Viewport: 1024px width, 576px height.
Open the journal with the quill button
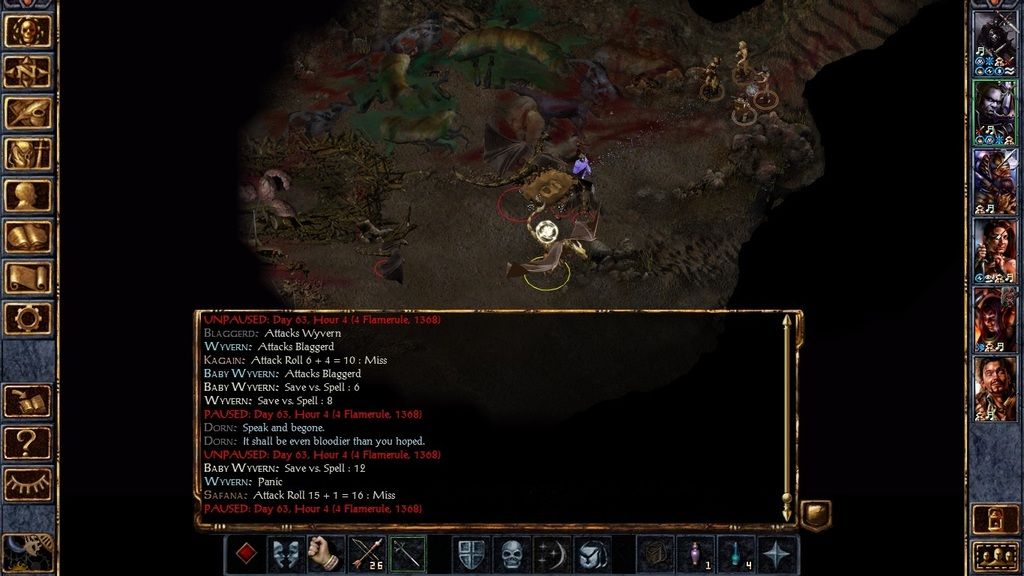point(28,112)
